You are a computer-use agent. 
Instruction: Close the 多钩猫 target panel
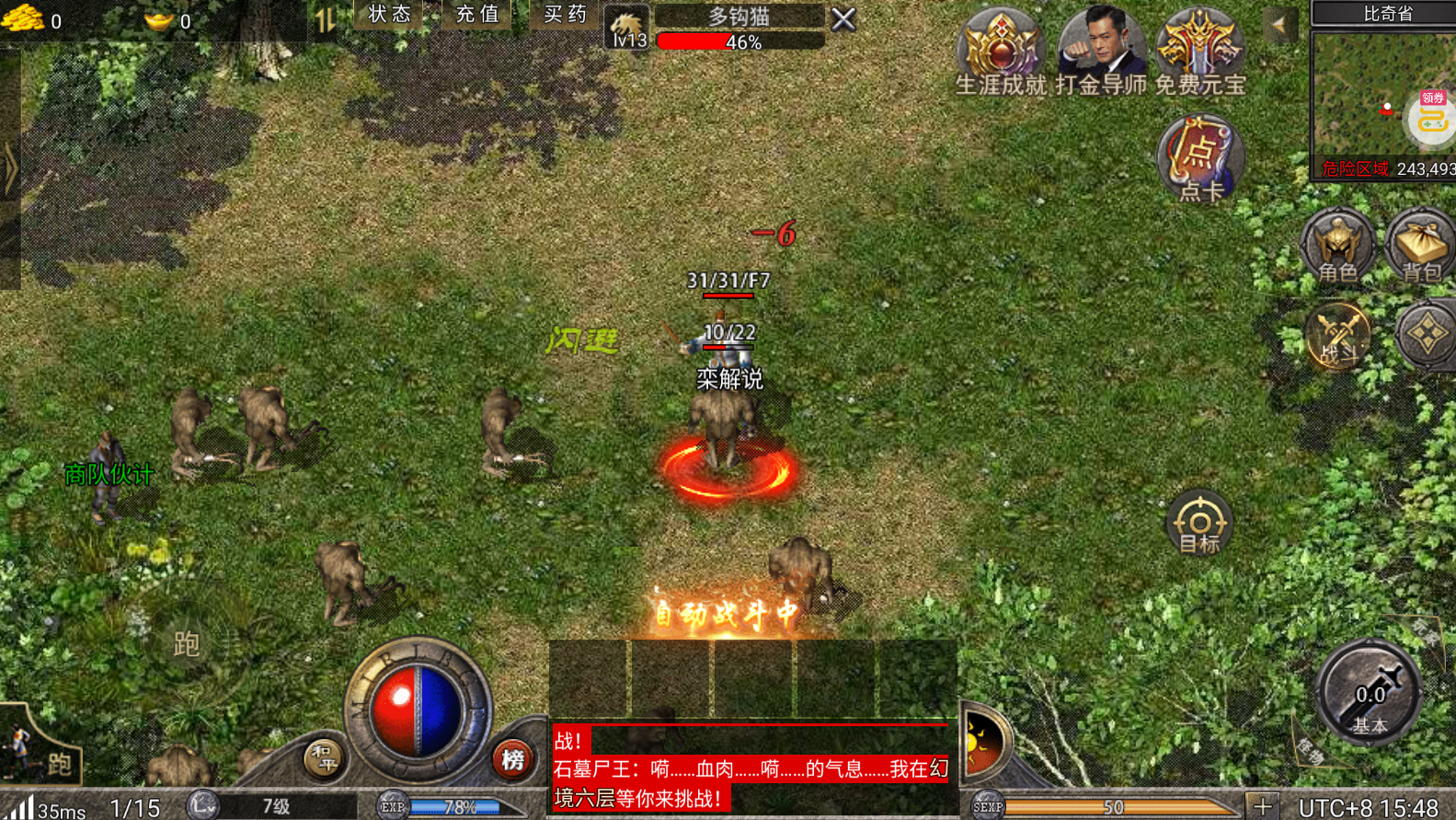coord(843,19)
